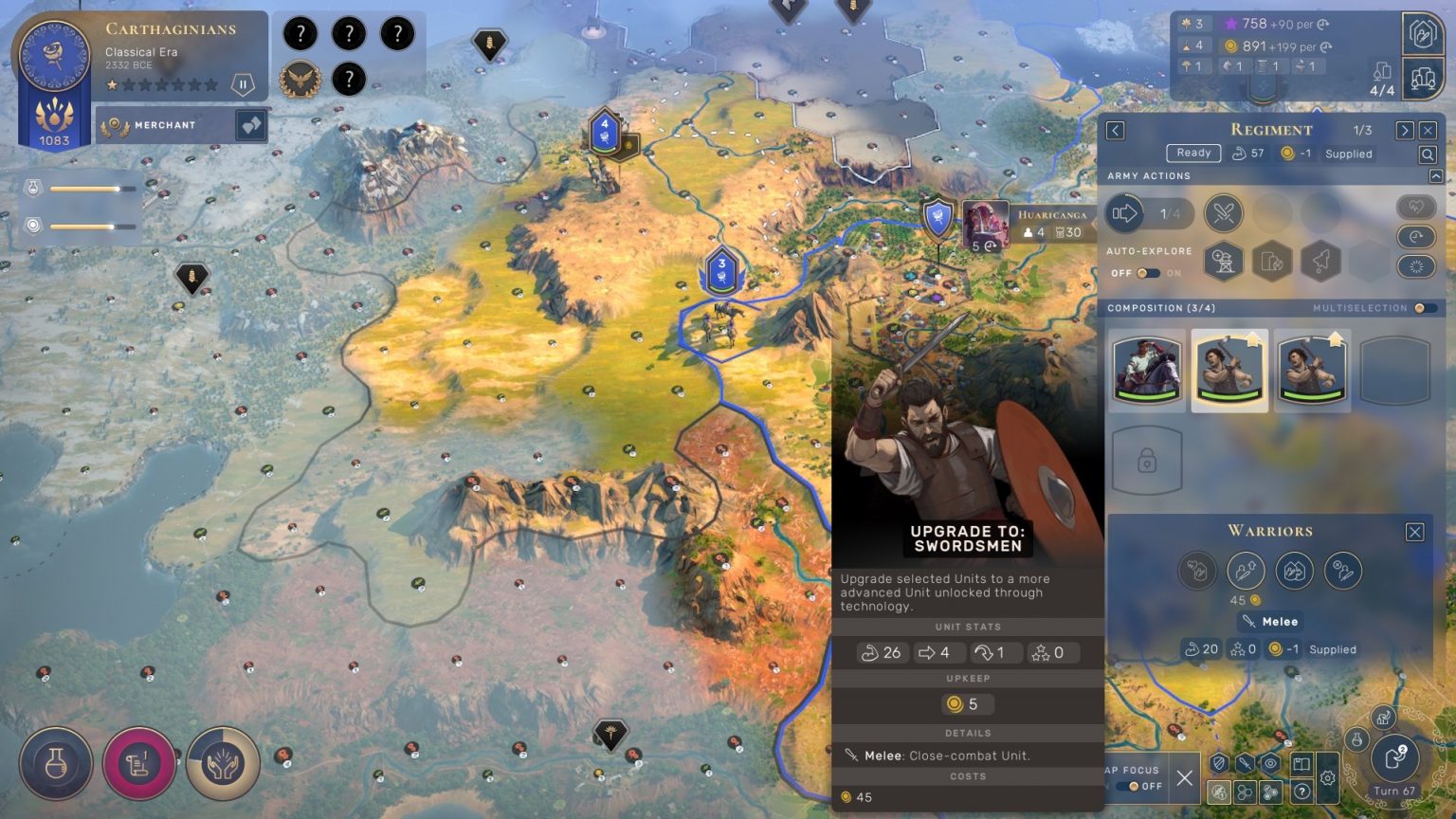
Task: Open the Settings gear icon near the minimap
Action: coord(1328,777)
